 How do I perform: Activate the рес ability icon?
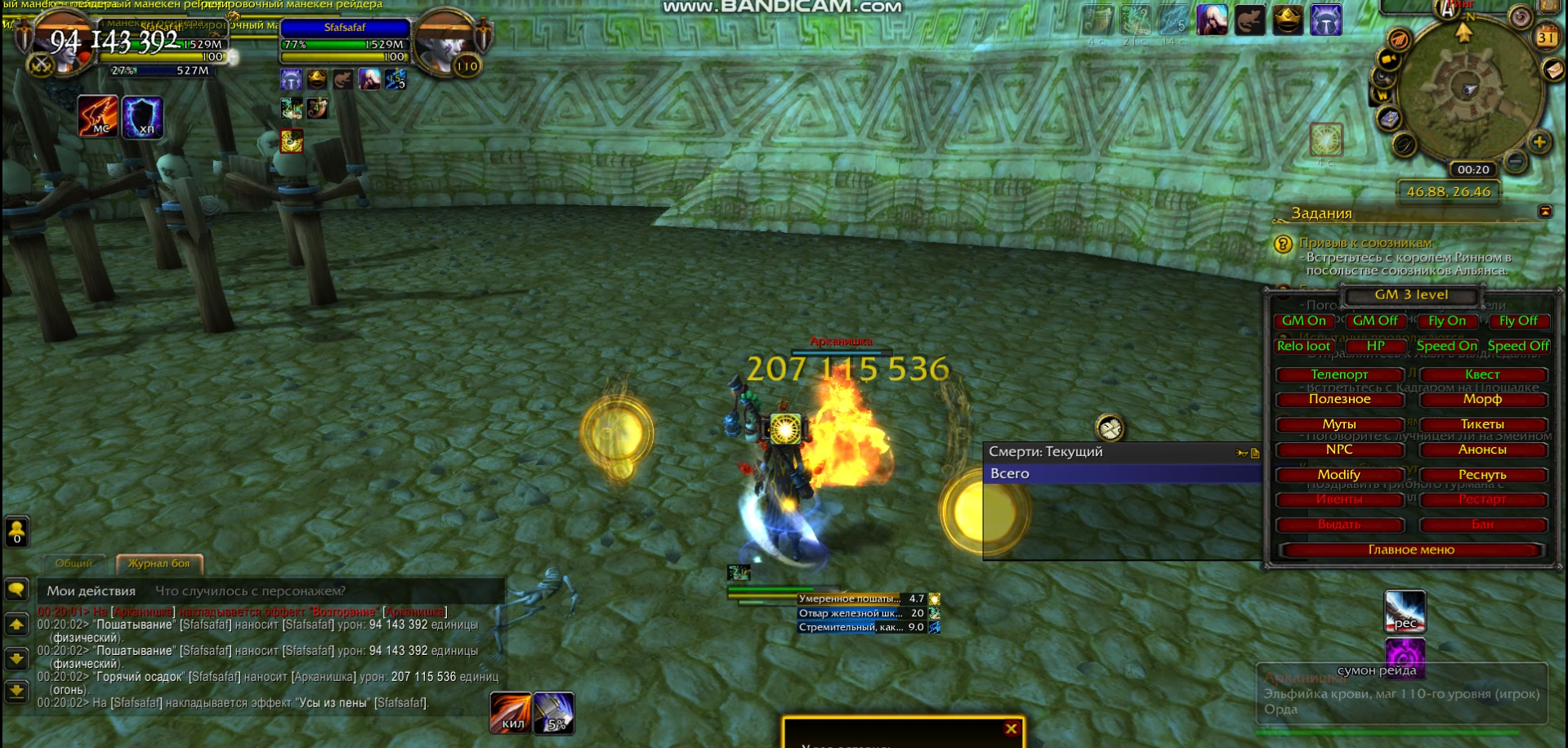click(x=1405, y=611)
